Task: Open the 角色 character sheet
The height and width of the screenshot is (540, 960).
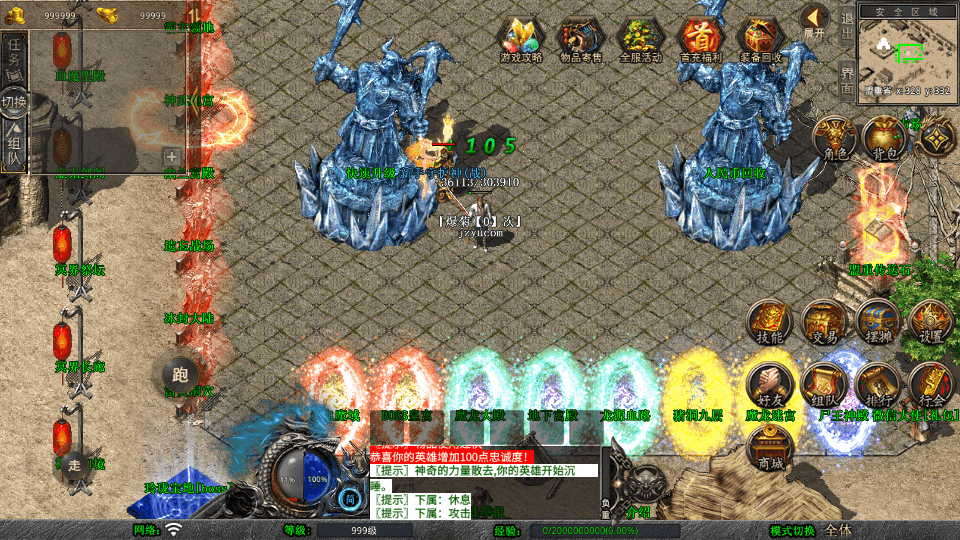Action: [832, 138]
